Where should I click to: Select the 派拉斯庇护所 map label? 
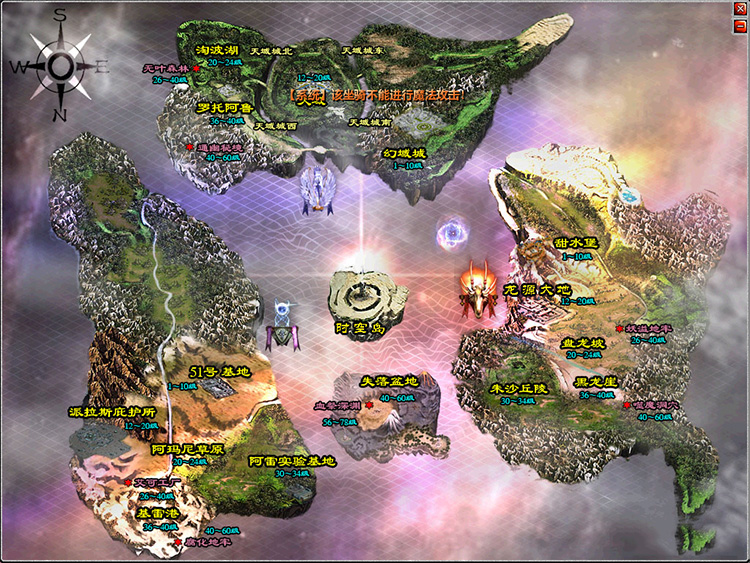pos(115,411)
